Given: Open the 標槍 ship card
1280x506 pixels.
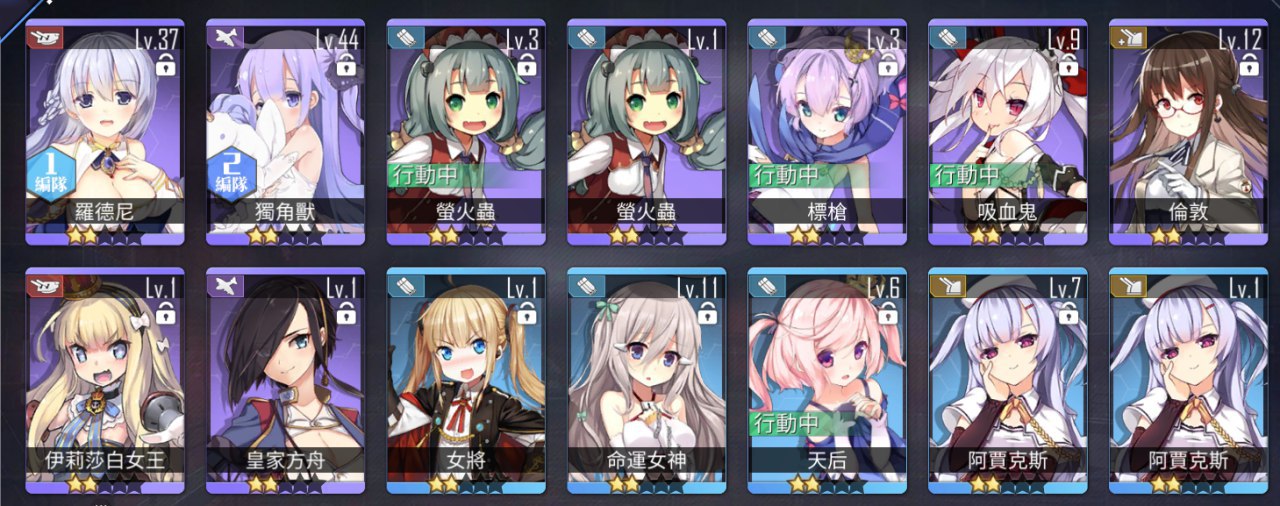Looking at the screenshot, I should (827, 130).
